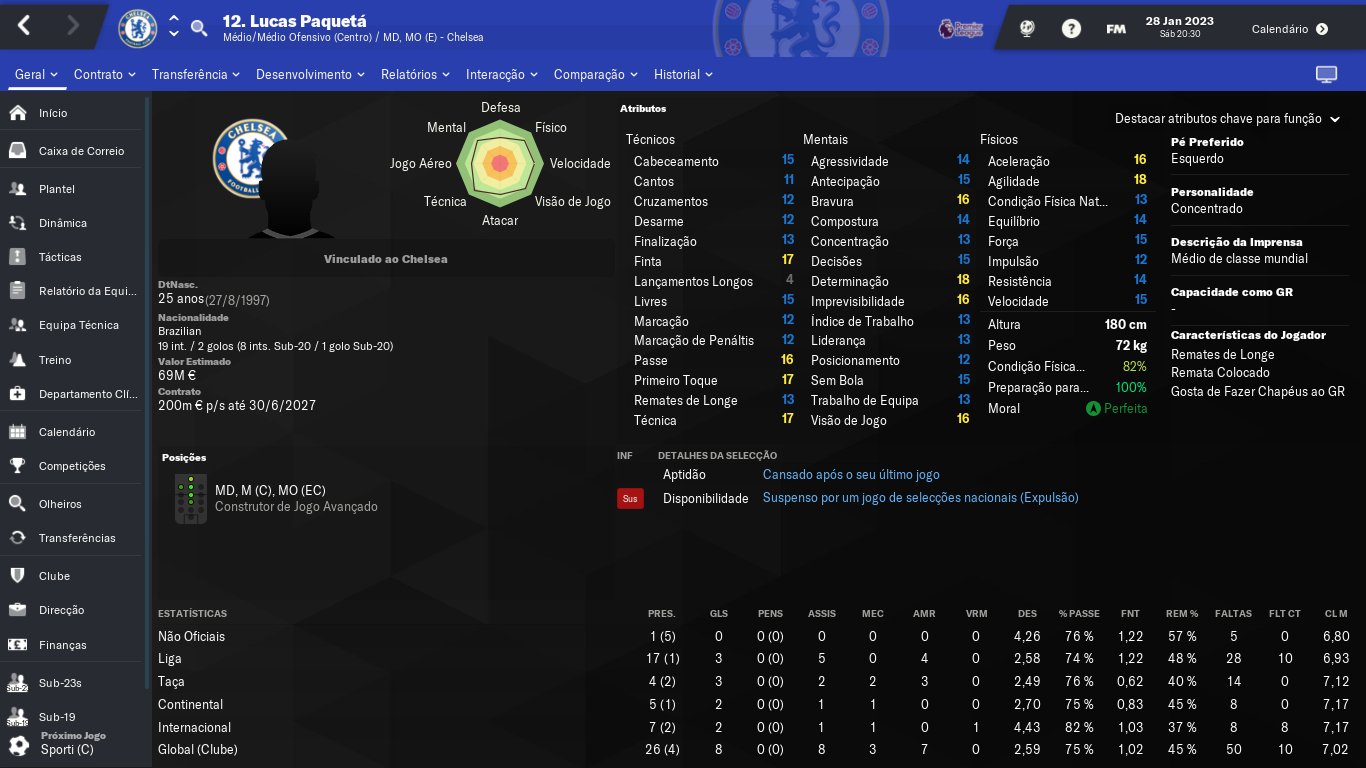Show the Comparação tab options
The height and width of the screenshot is (768, 1366).
coord(595,74)
